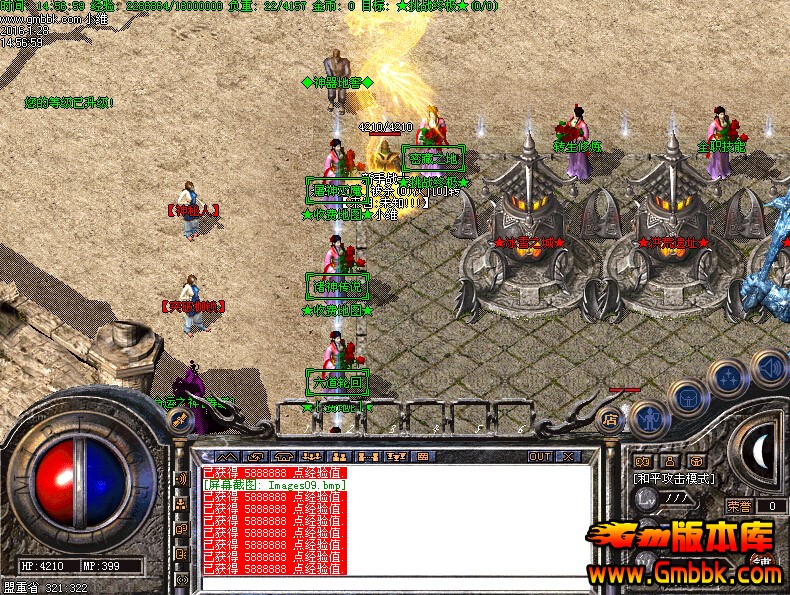
Task: Click the three-people group toolbar button
Action: pyautogui.click(x=309, y=457)
